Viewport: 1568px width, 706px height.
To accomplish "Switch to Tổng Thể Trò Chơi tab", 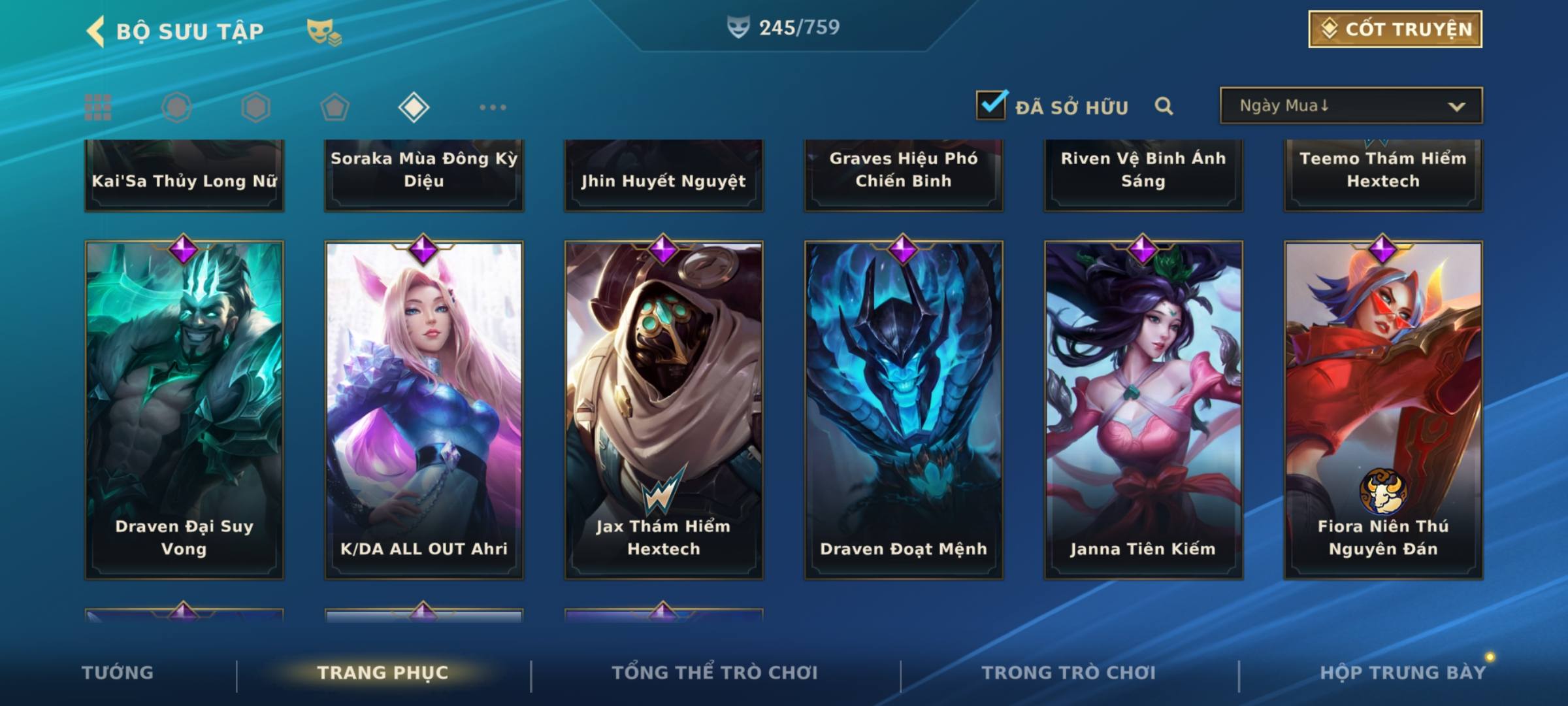I will (714, 673).
